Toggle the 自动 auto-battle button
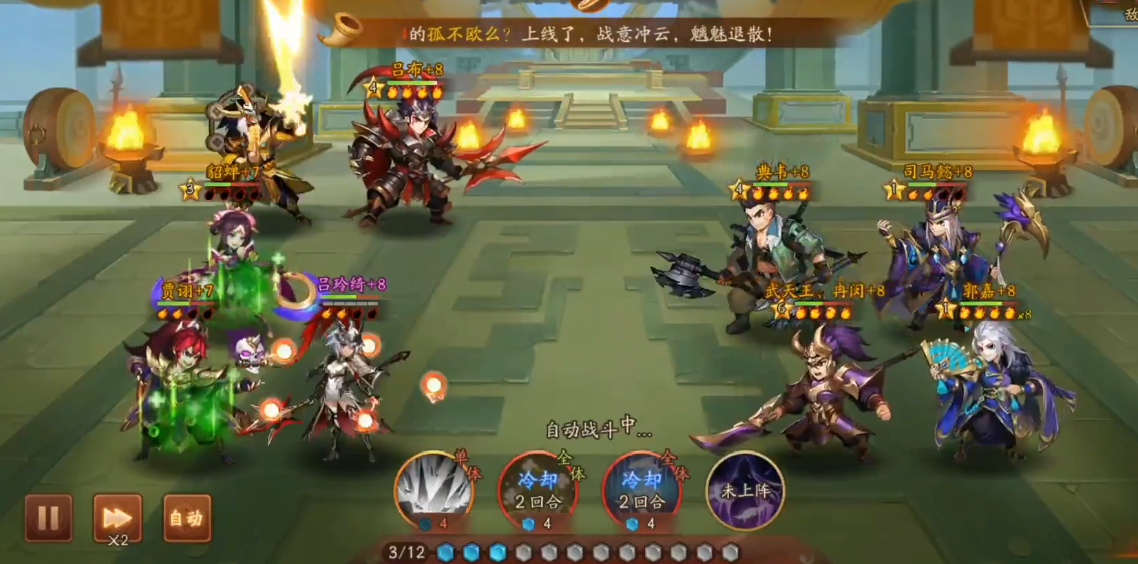 [186, 517]
